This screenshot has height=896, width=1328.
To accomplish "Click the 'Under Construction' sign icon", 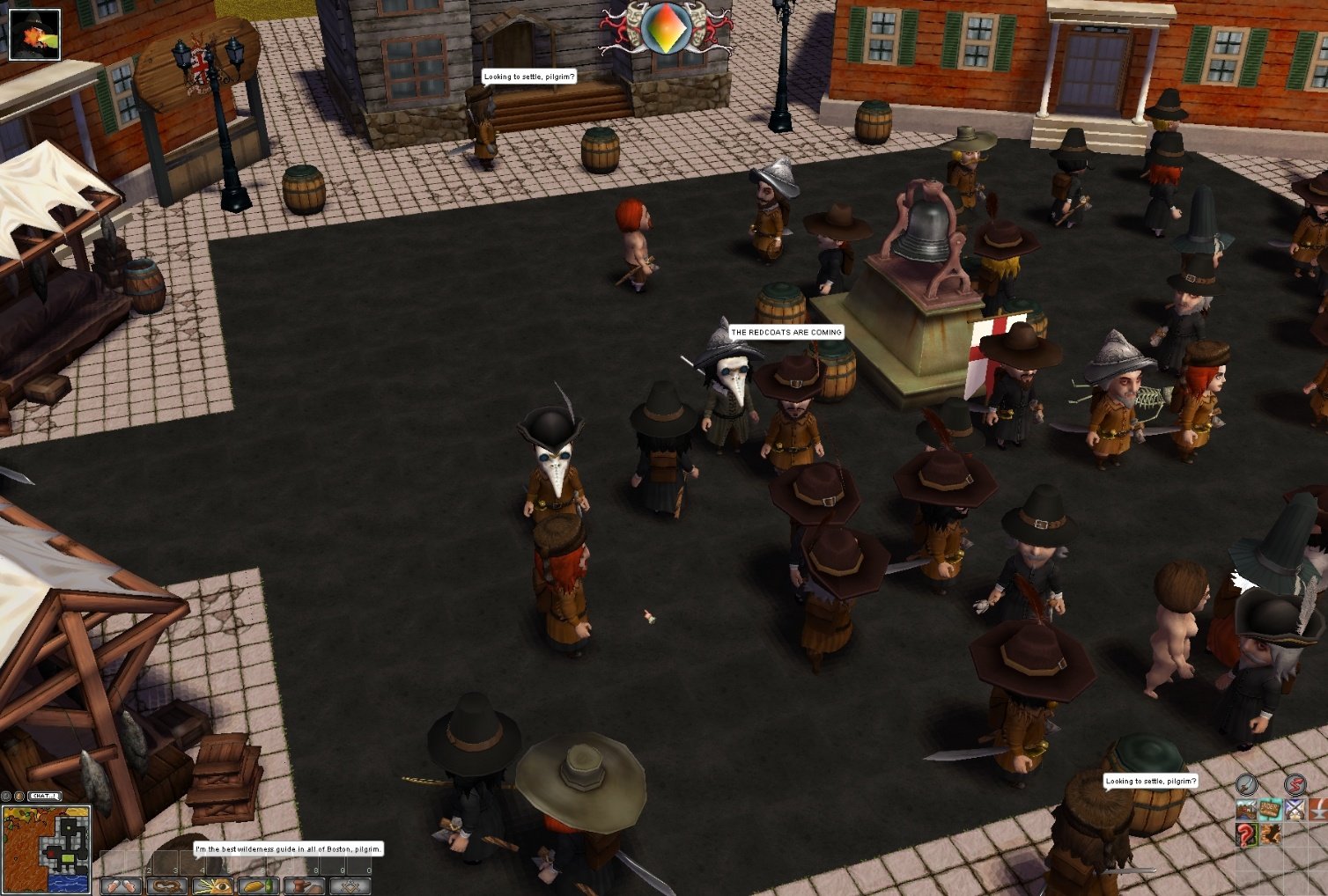I will click(x=1270, y=809).
